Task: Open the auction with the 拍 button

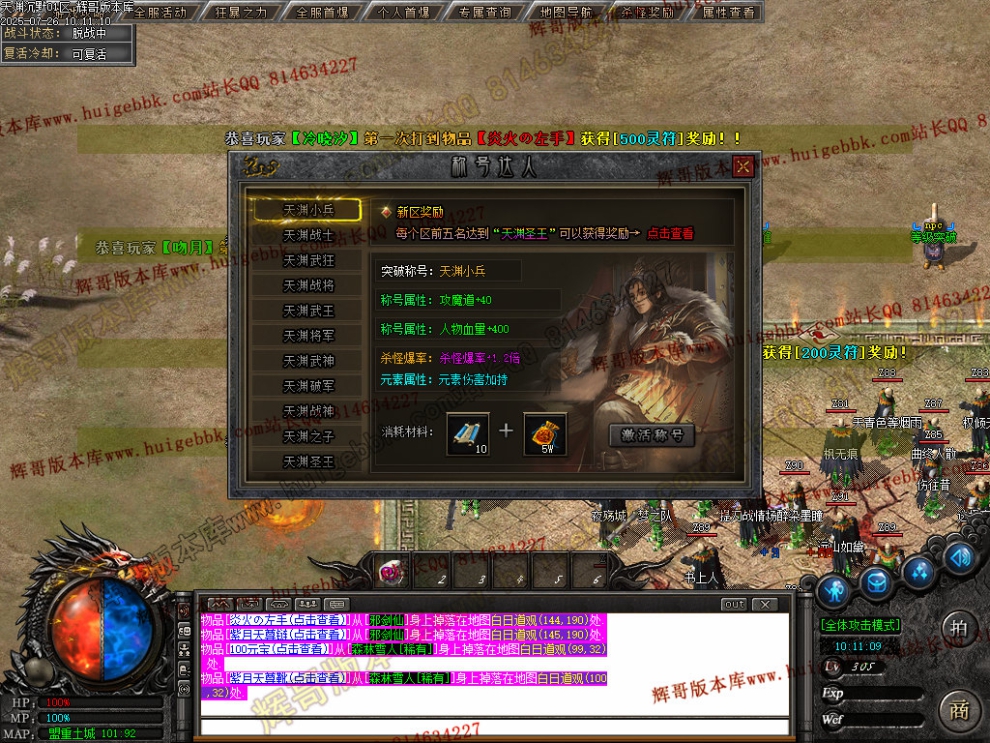Action: [x=959, y=629]
